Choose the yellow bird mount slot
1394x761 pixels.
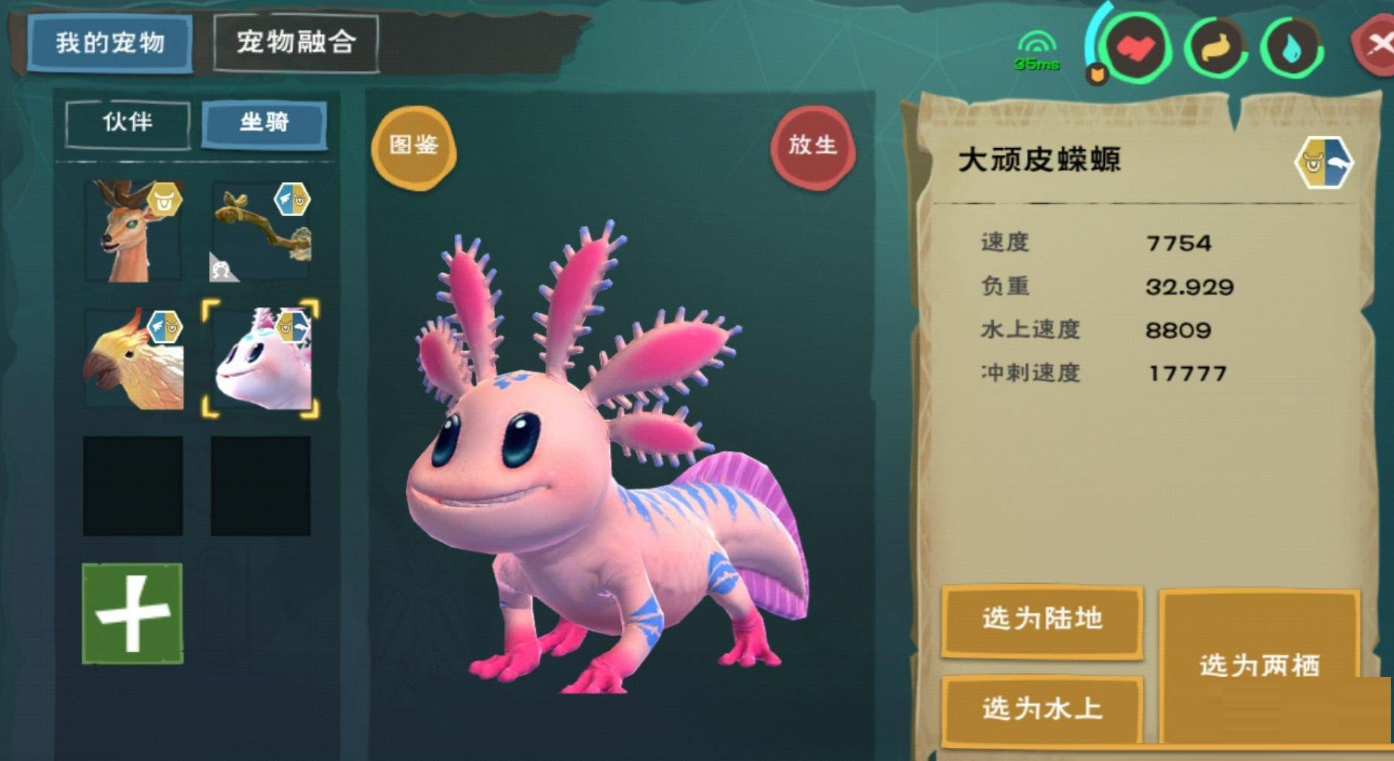(133, 358)
